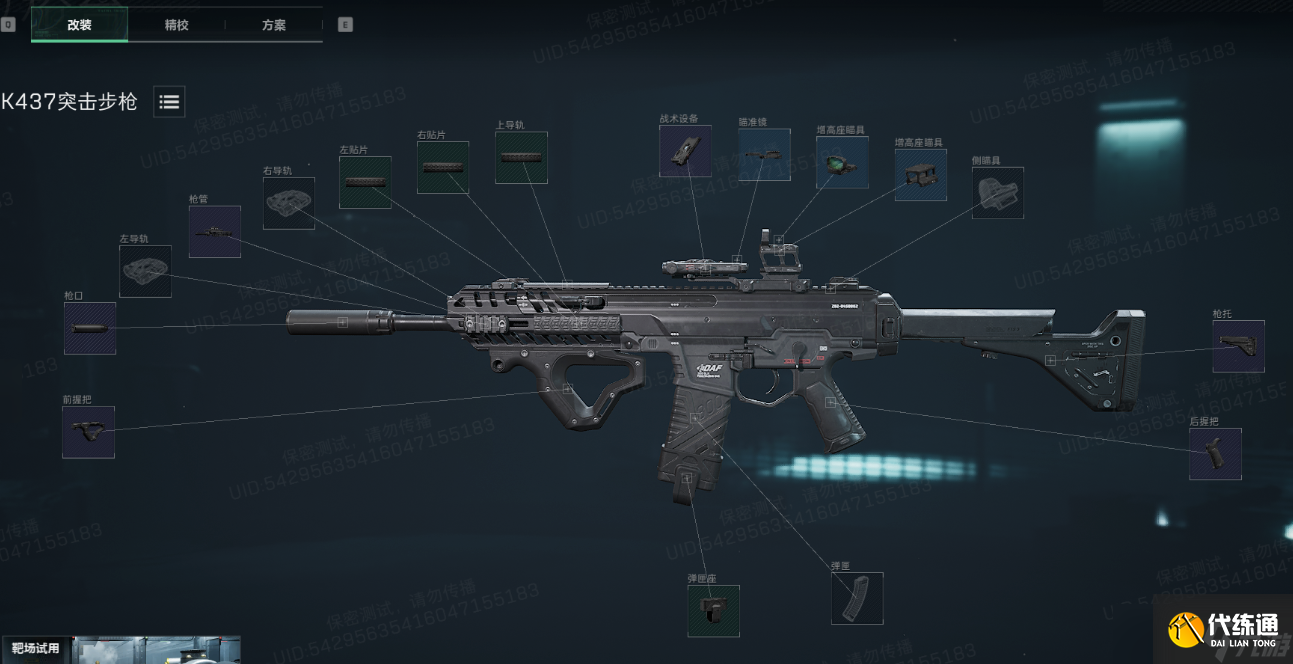Choose the 前握把 foregrip slot

pyautogui.click(x=88, y=432)
